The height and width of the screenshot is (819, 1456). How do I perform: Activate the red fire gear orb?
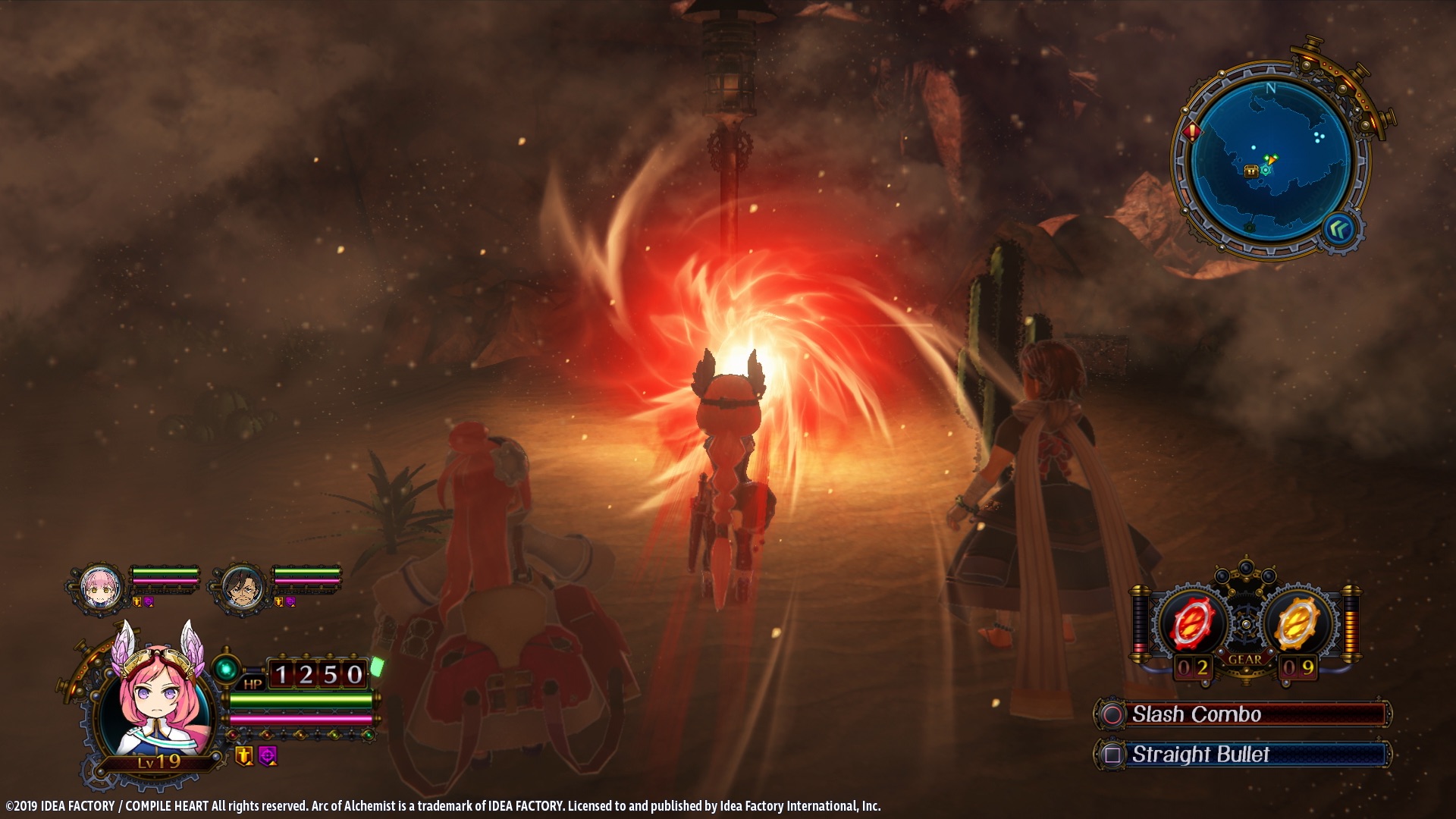tap(1192, 623)
